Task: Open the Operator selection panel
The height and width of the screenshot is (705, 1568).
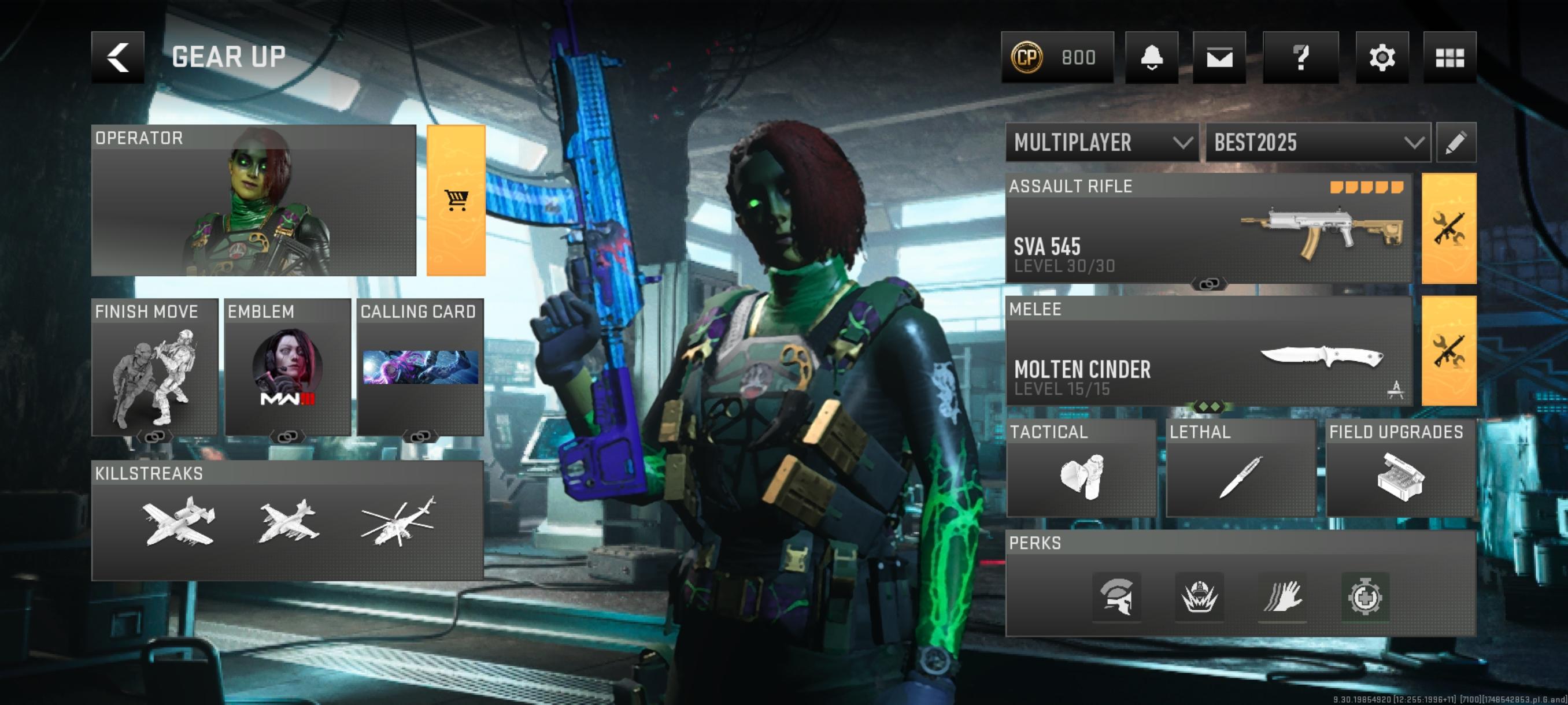Action: 253,201
